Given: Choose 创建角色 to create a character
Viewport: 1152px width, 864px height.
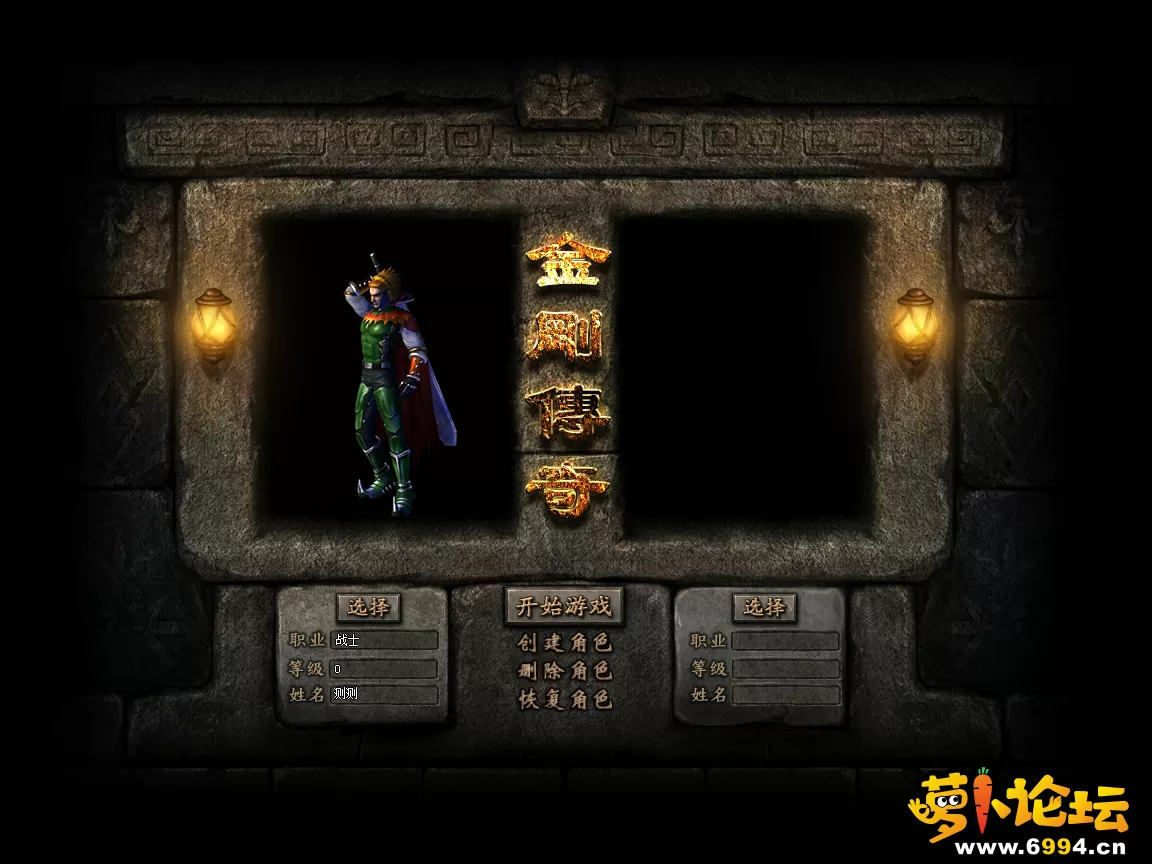Looking at the screenshot, I should tap(564, 643).
